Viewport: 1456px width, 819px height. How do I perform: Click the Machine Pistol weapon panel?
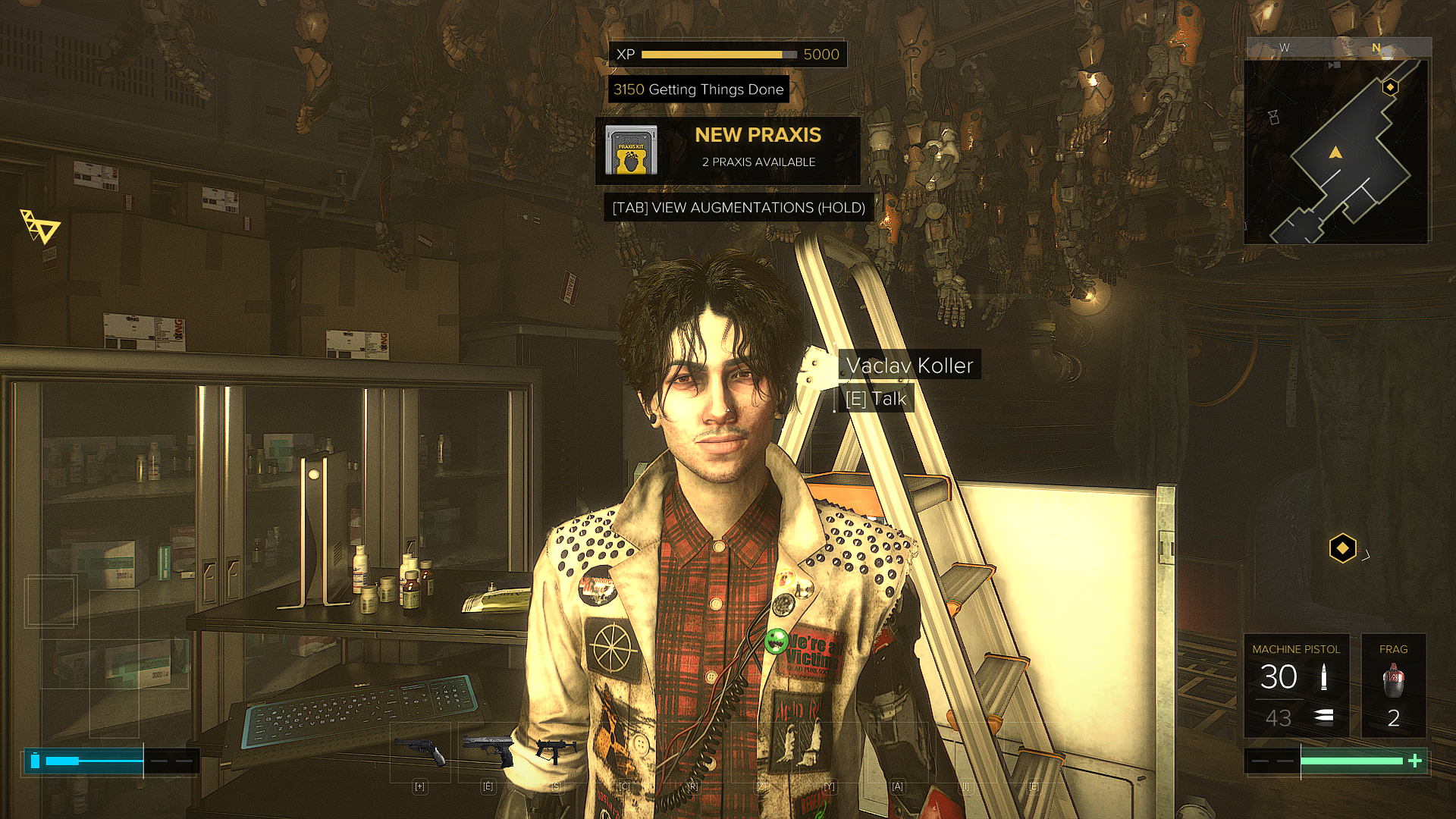click(1296, 686)
